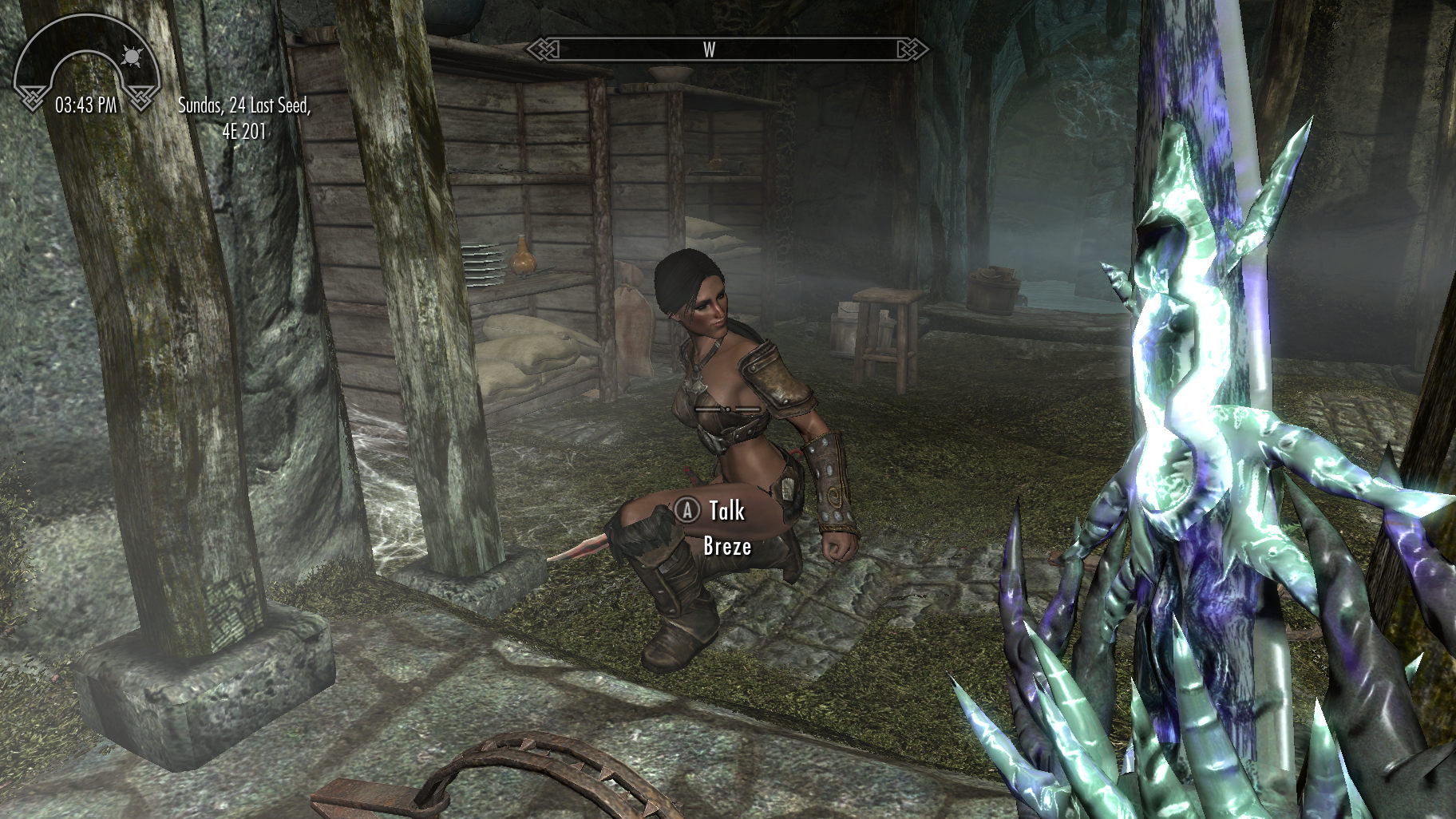The width and height of the screenshot is (1456, 819).
Task: Click the compass bar showing W
Action: (x=726, y=49)
